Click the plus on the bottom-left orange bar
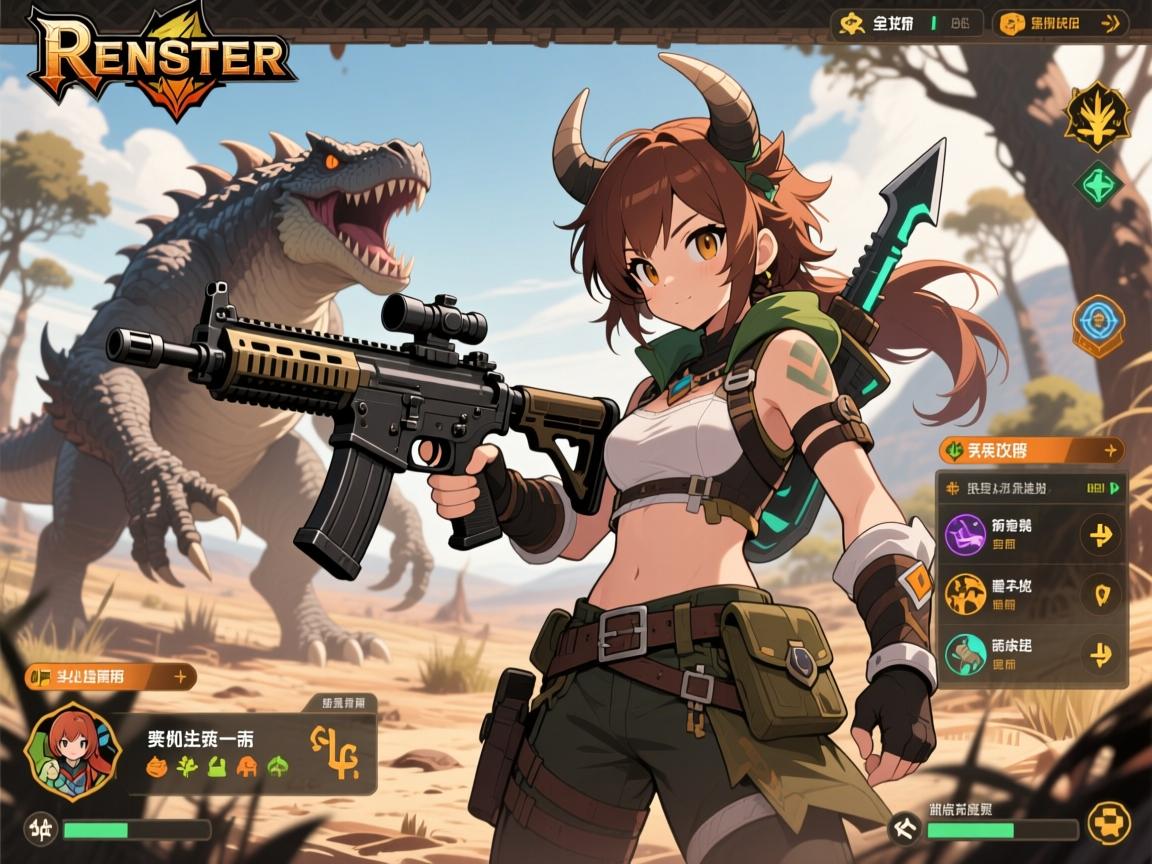The width and height of the screenshot is (1152, 864). 181,677
